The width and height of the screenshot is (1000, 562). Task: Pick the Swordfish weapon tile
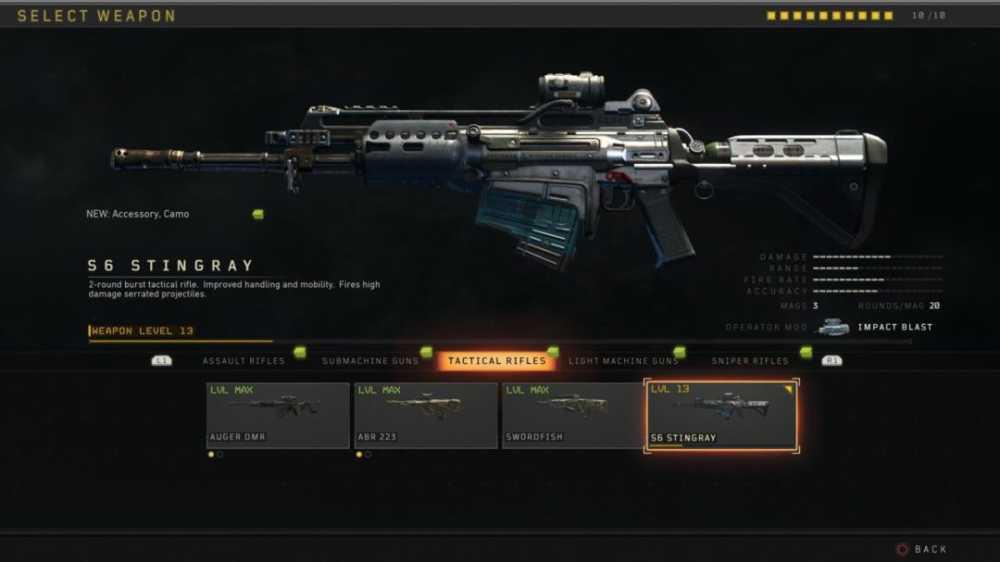tap(574, 415)
